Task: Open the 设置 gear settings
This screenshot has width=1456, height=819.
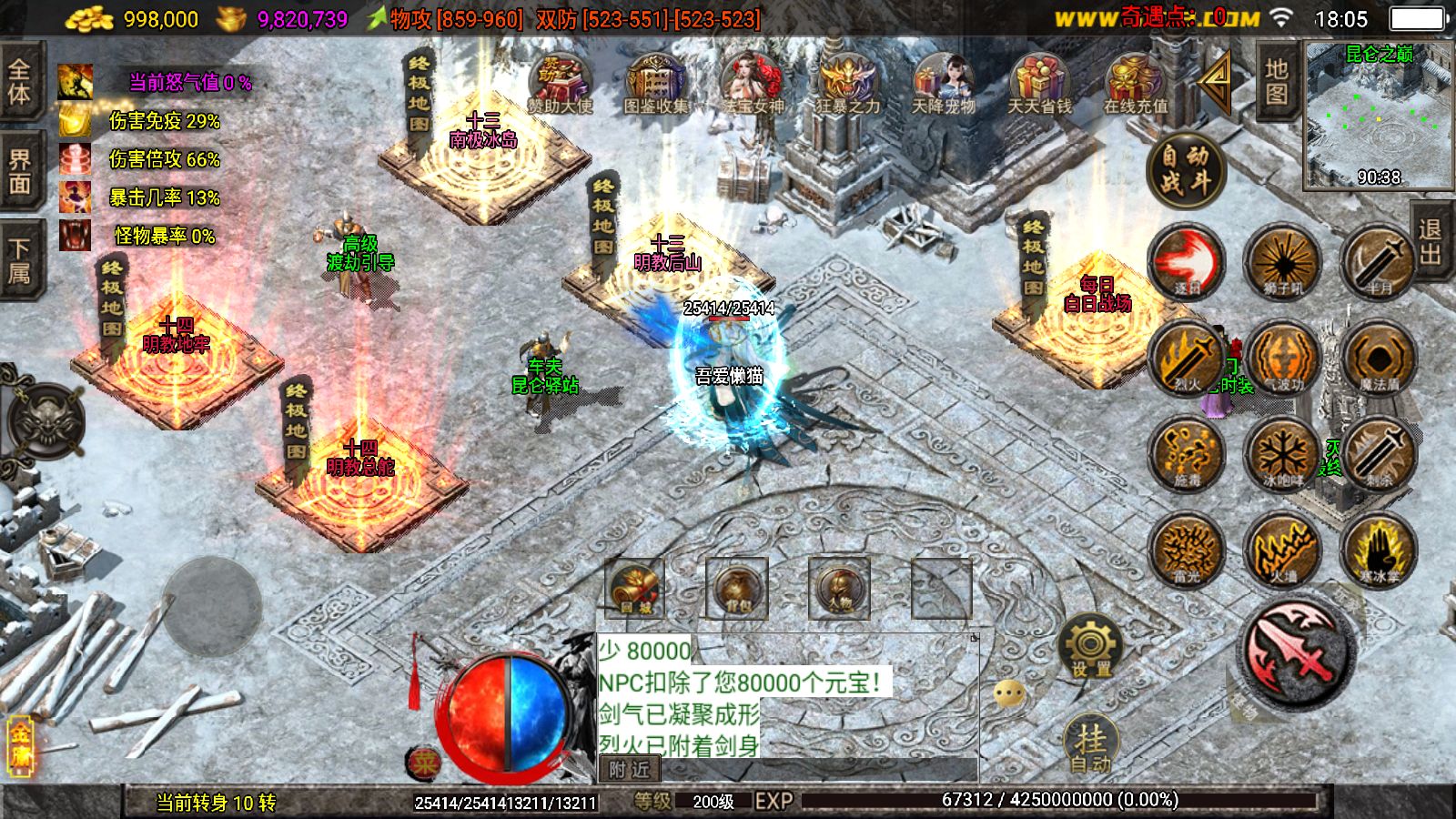Action: click(x=1090, y=646)
